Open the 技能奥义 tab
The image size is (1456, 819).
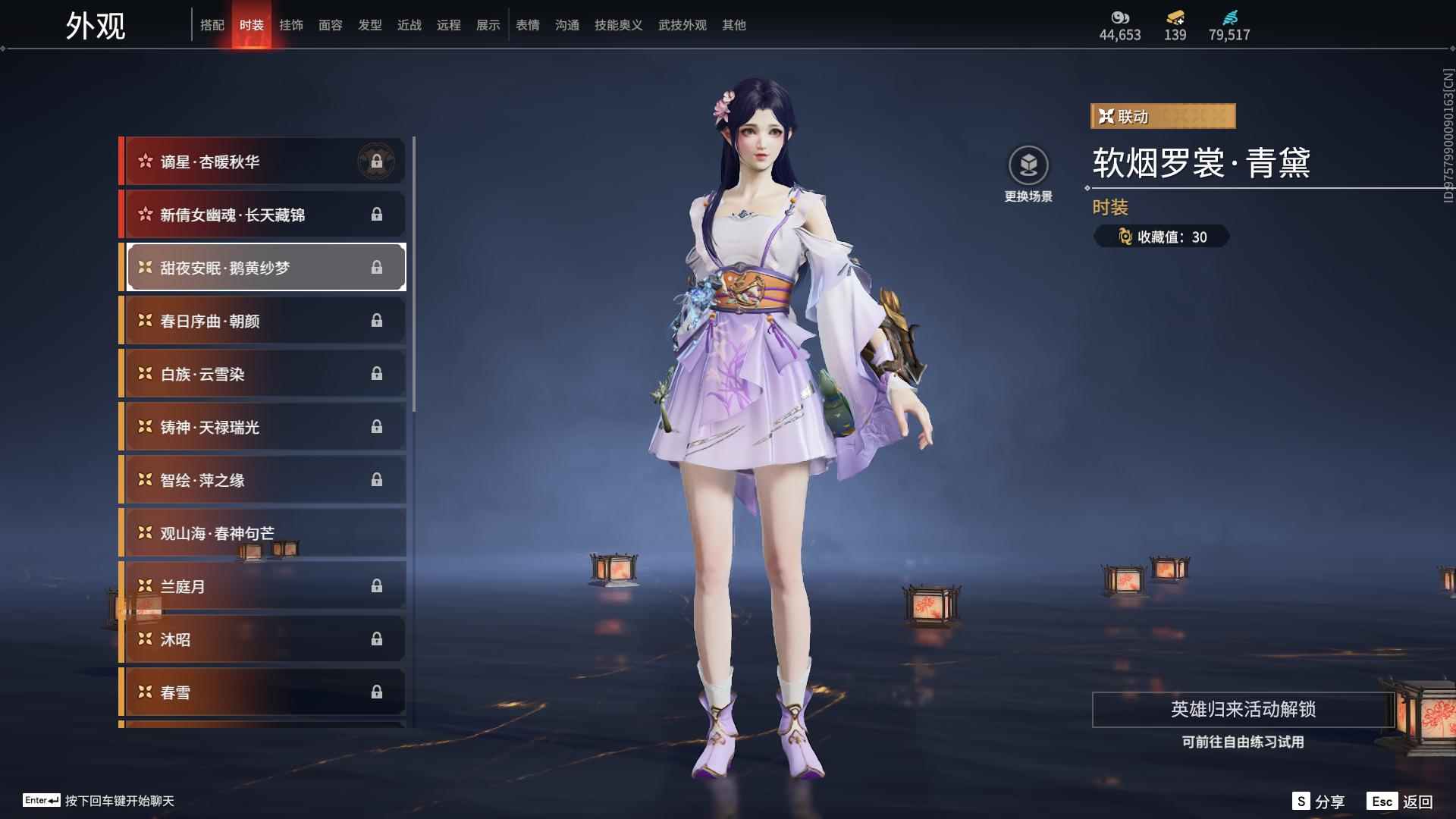pos(619,25)
